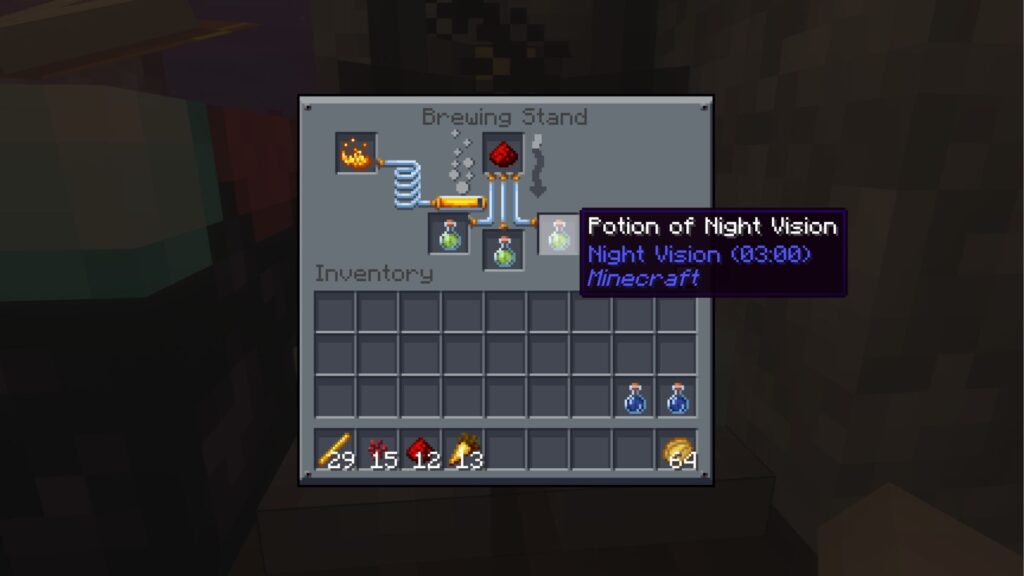The image size is (1024, 576).
Task: Pick up the 15 nether wart
Action: click(x=378, y=452)
